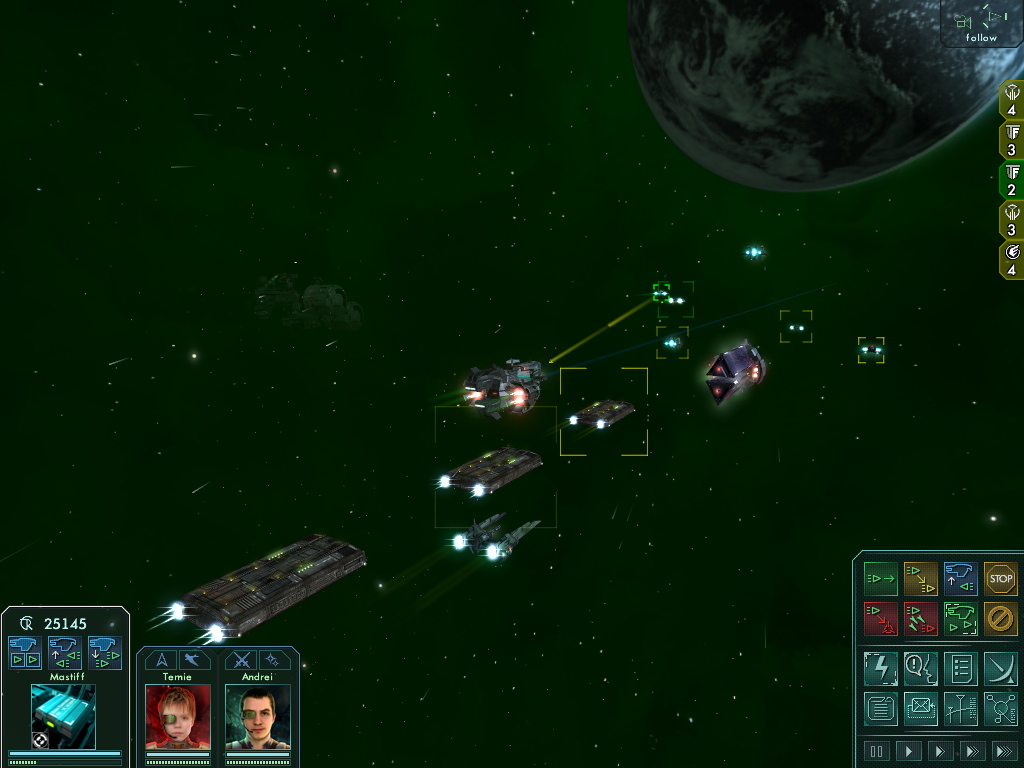Toggle the camera follow mode
This screenshot has height=768, width=1024.
pos(981,24)
